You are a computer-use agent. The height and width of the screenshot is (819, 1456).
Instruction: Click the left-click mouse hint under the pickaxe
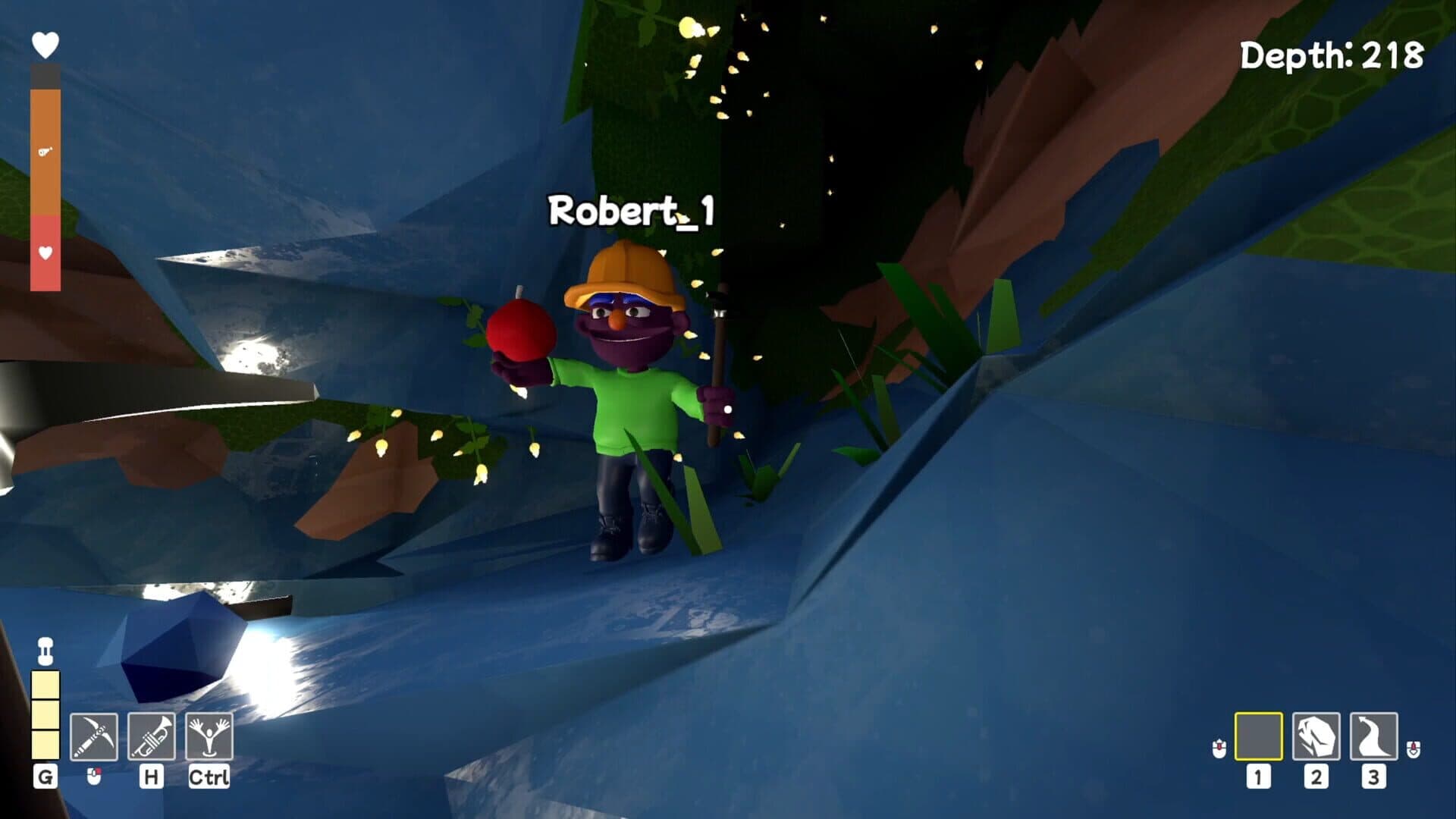[x=95, y=775]
